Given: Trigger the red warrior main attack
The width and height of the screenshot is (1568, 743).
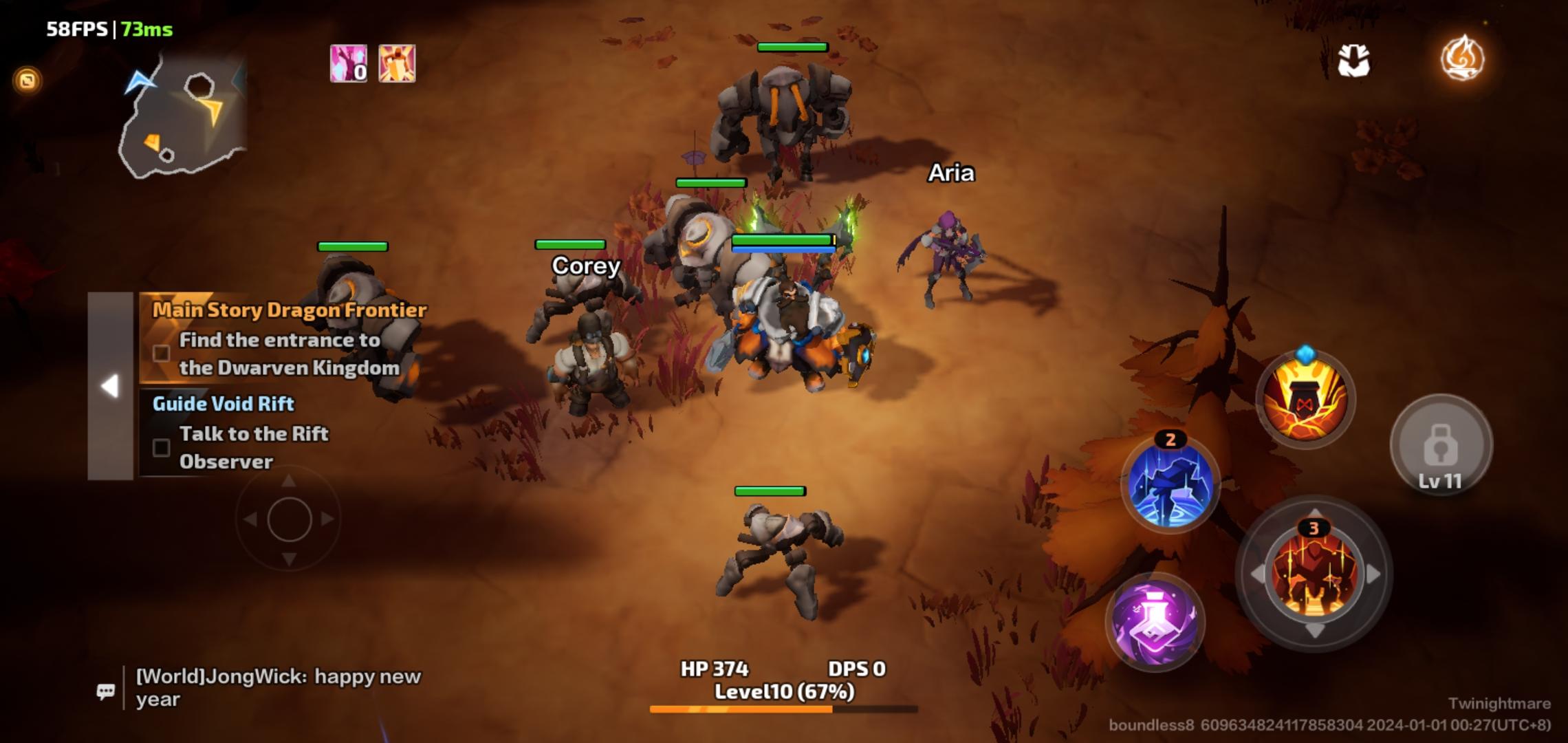Looking at the screenshot, I should 1314,573.
